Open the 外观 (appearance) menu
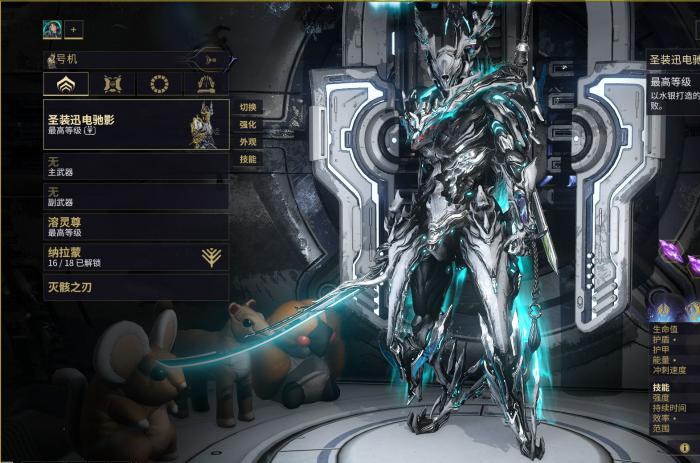The height and width of the screenshot is (463, 700). point(248,142)
